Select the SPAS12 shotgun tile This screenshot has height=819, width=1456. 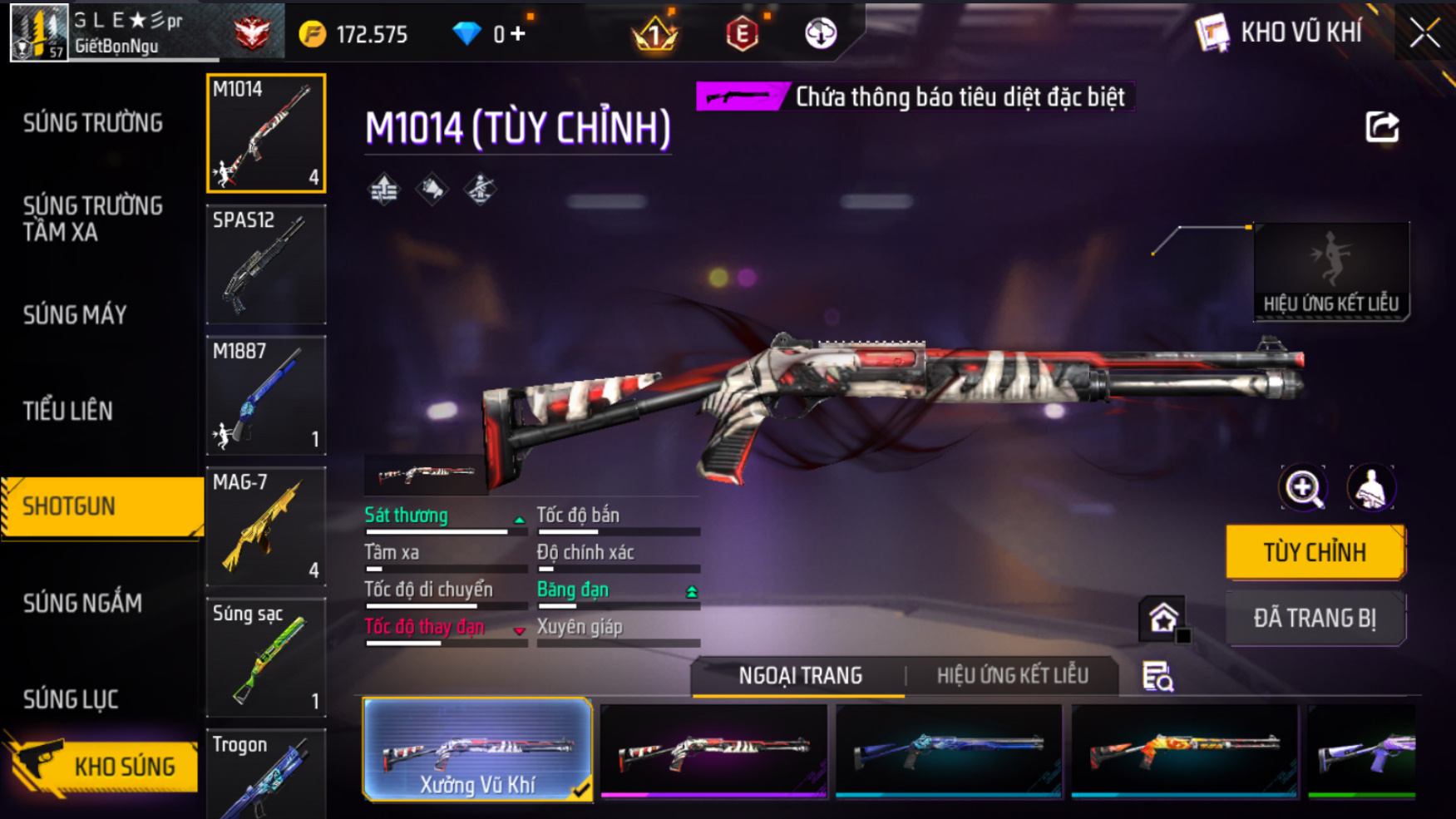[x=266, y=264]
